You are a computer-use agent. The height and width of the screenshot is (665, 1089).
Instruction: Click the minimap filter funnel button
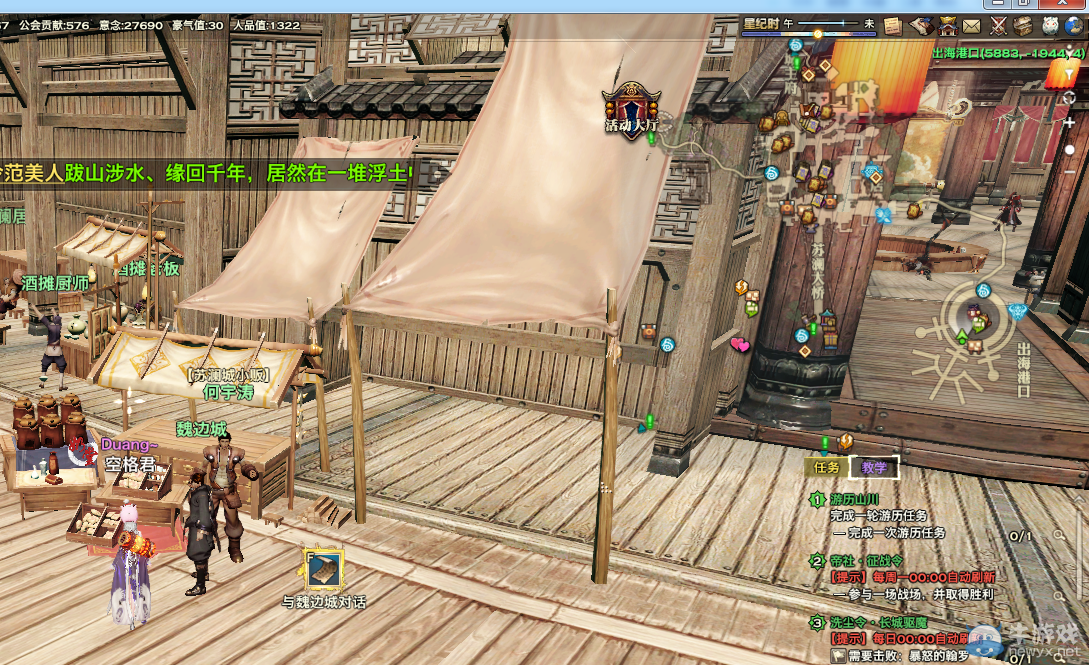[1070, 73]
